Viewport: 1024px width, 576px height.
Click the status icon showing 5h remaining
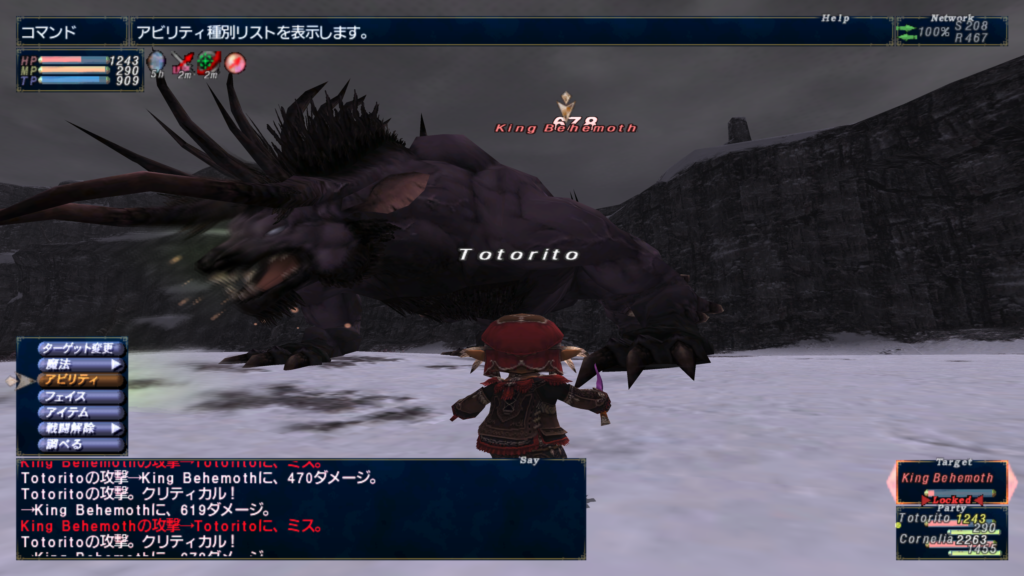pos(157,64)
